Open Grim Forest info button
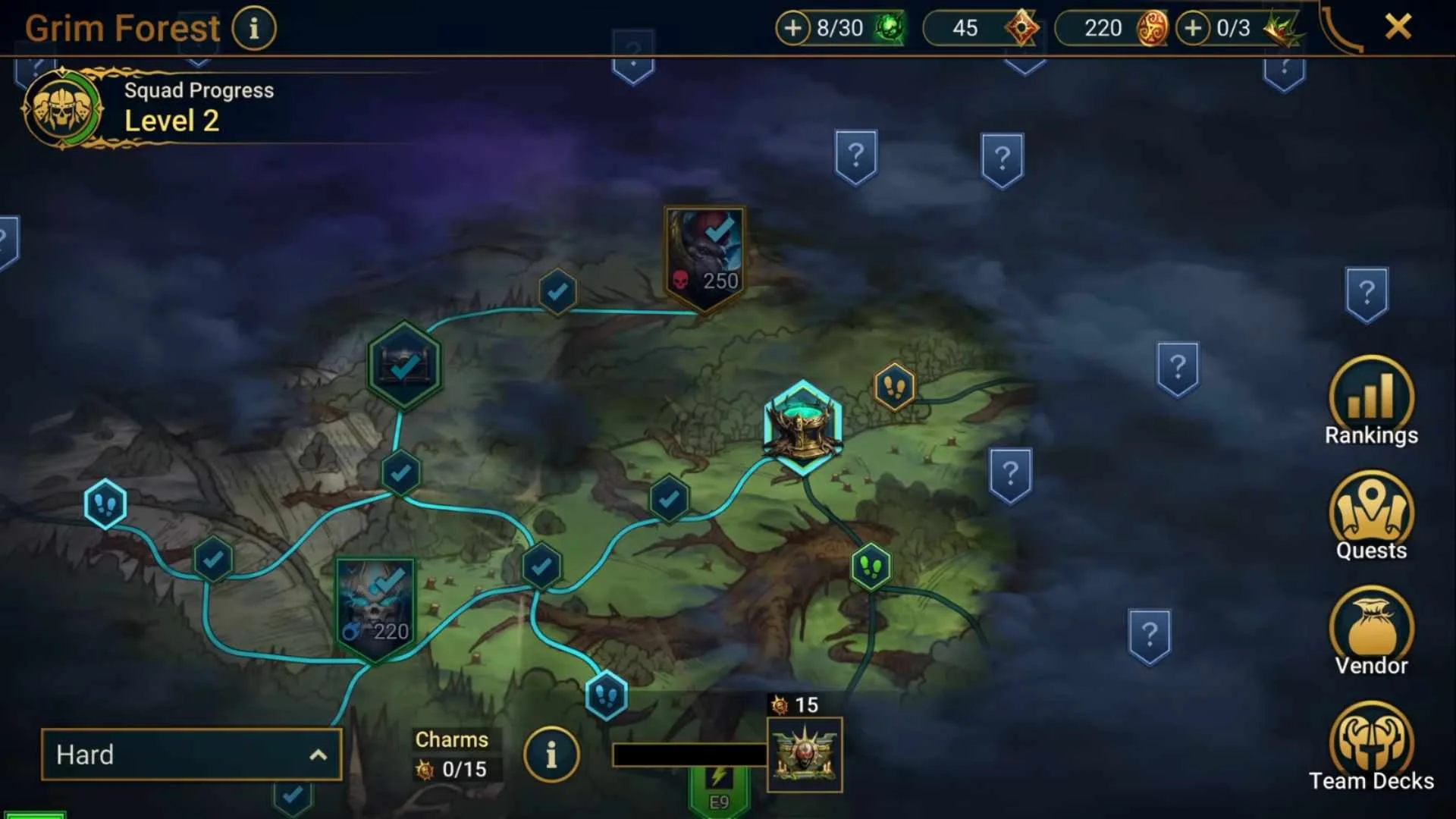Image resolution: width=1456 pixels, height=819 pixels. 254,29
